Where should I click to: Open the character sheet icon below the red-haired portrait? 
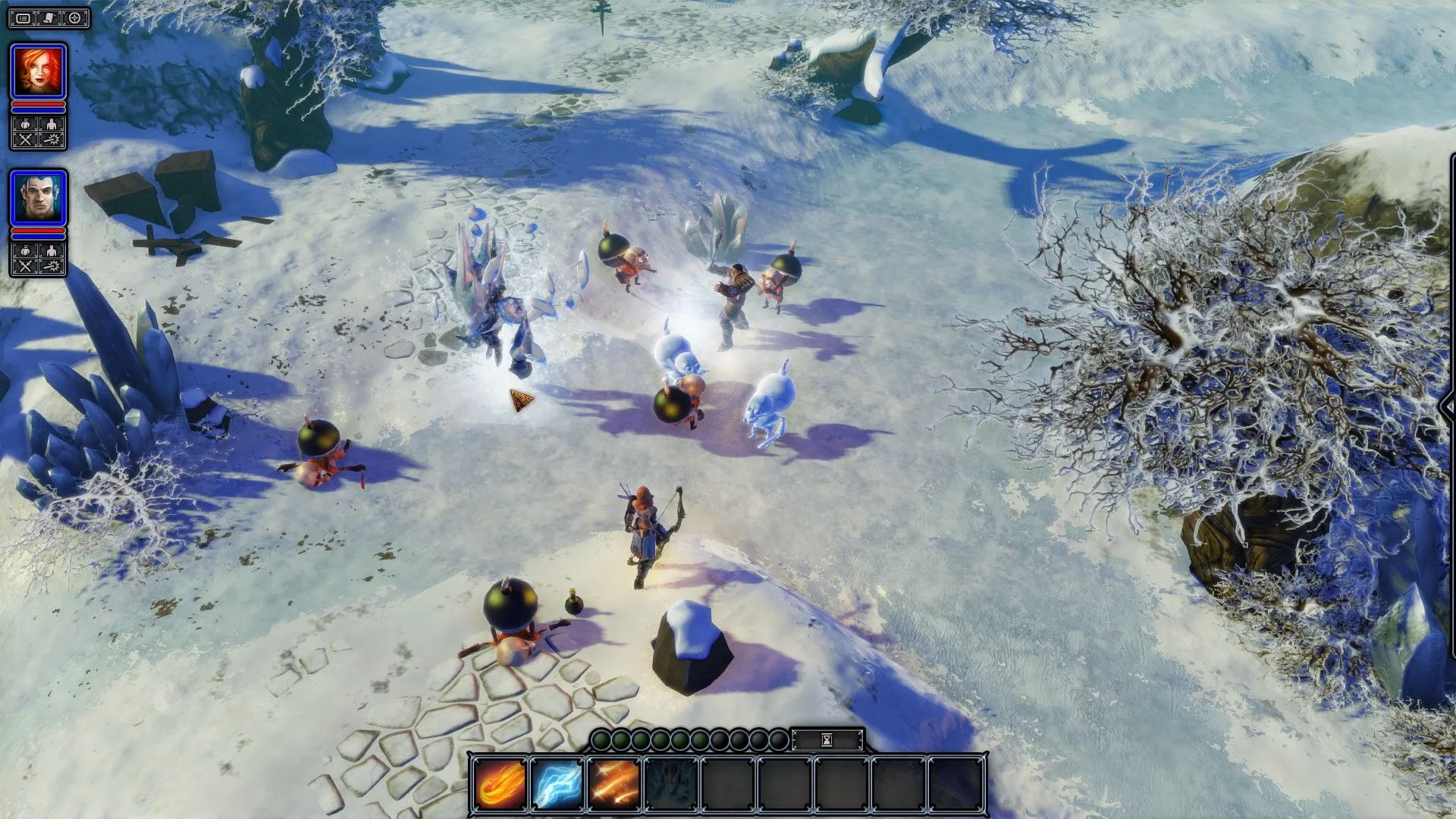pyautogui.click(x=50, y=123)
